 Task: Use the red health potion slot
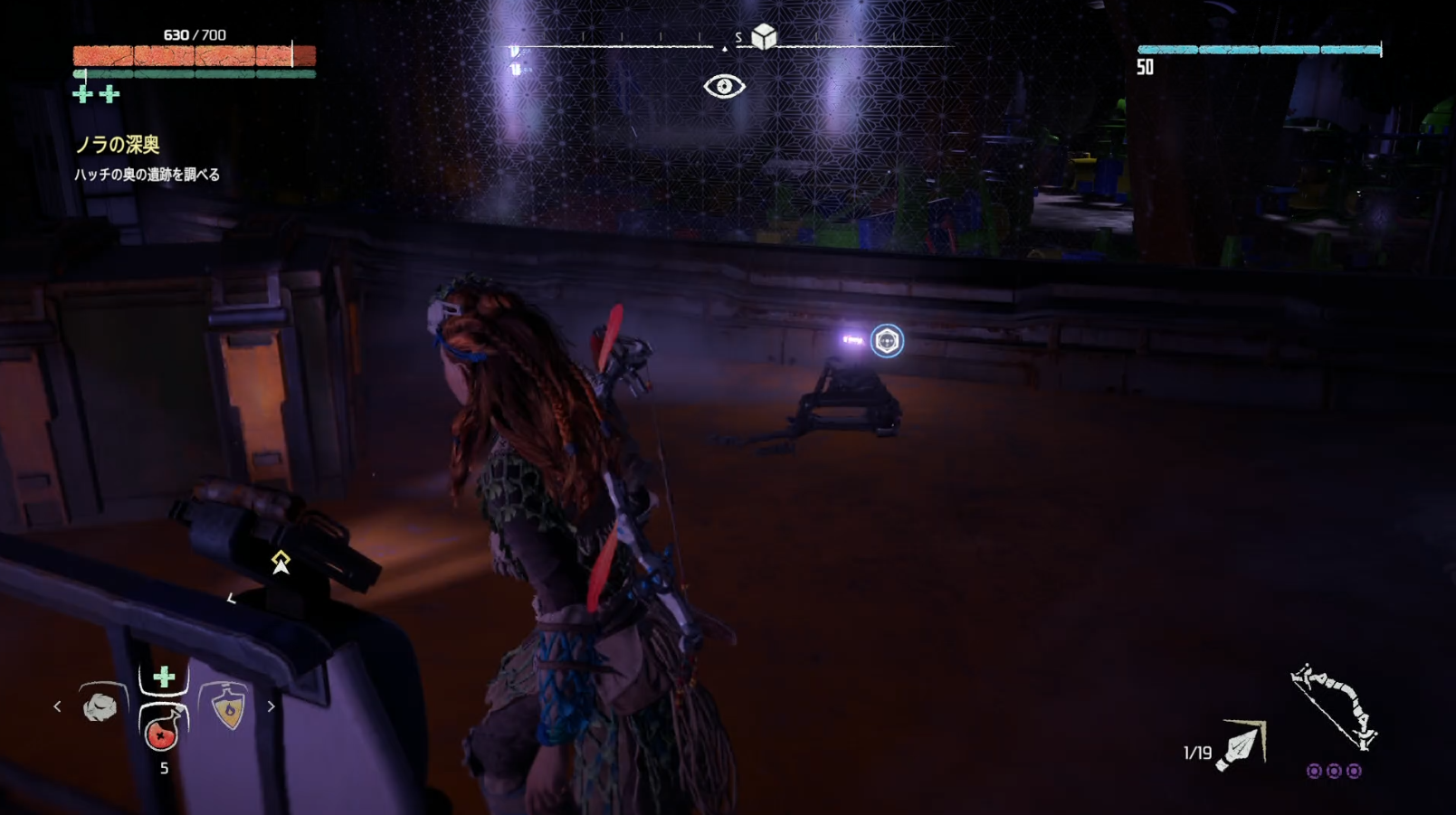click(x=163, y=731)
